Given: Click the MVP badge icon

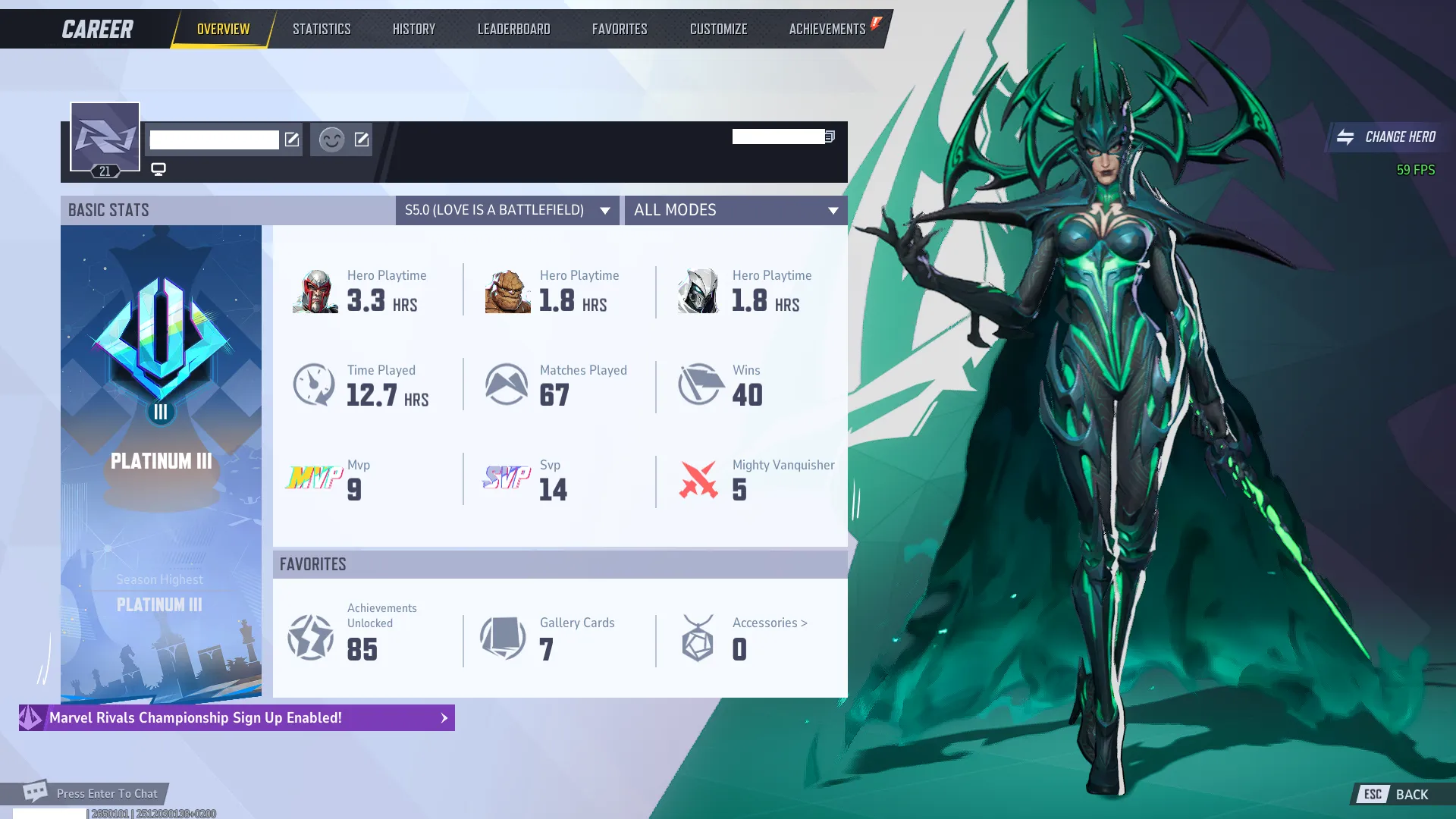Looking at the screenshot, I should click(313, 479).
